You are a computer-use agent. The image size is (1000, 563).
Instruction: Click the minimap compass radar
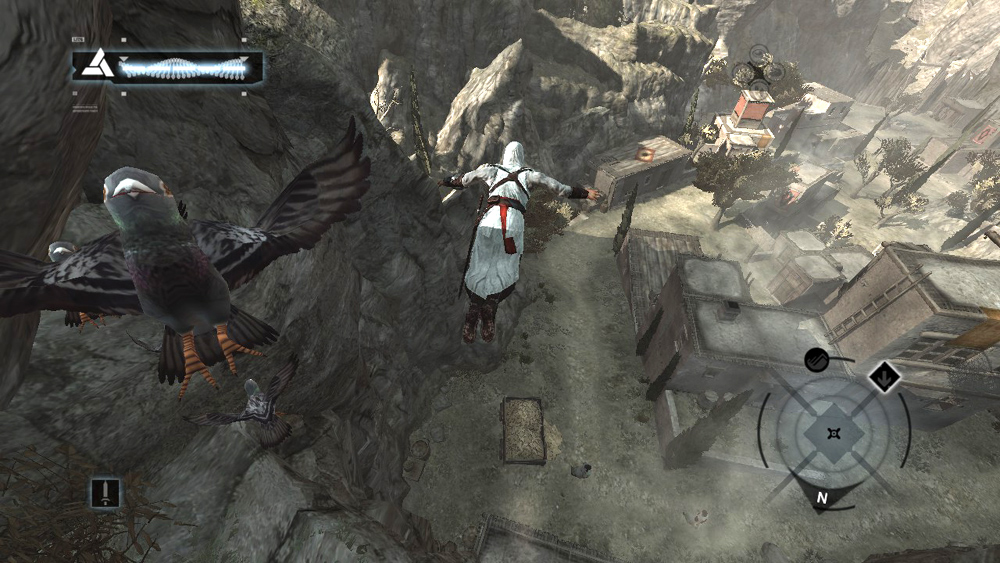(x=833, y=432)
